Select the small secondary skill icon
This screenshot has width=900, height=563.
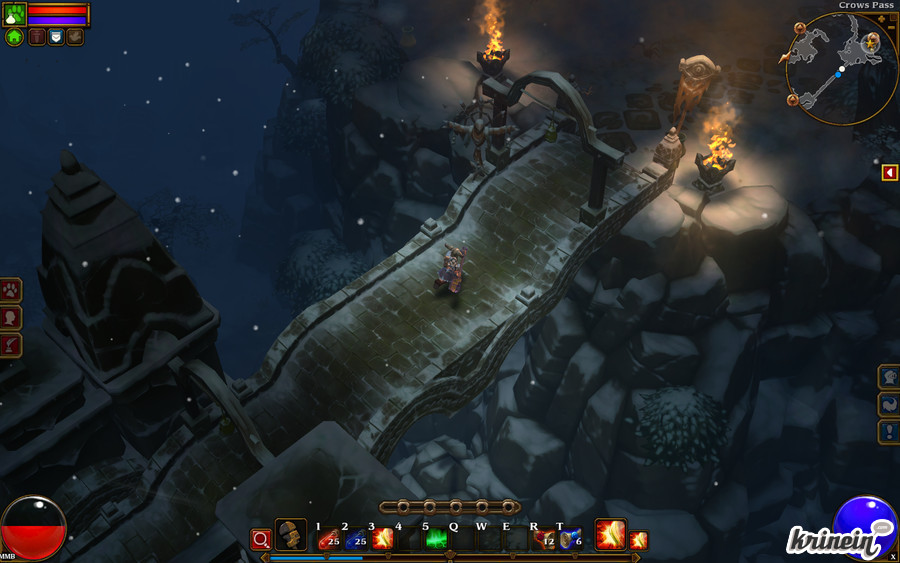point(639,540)
